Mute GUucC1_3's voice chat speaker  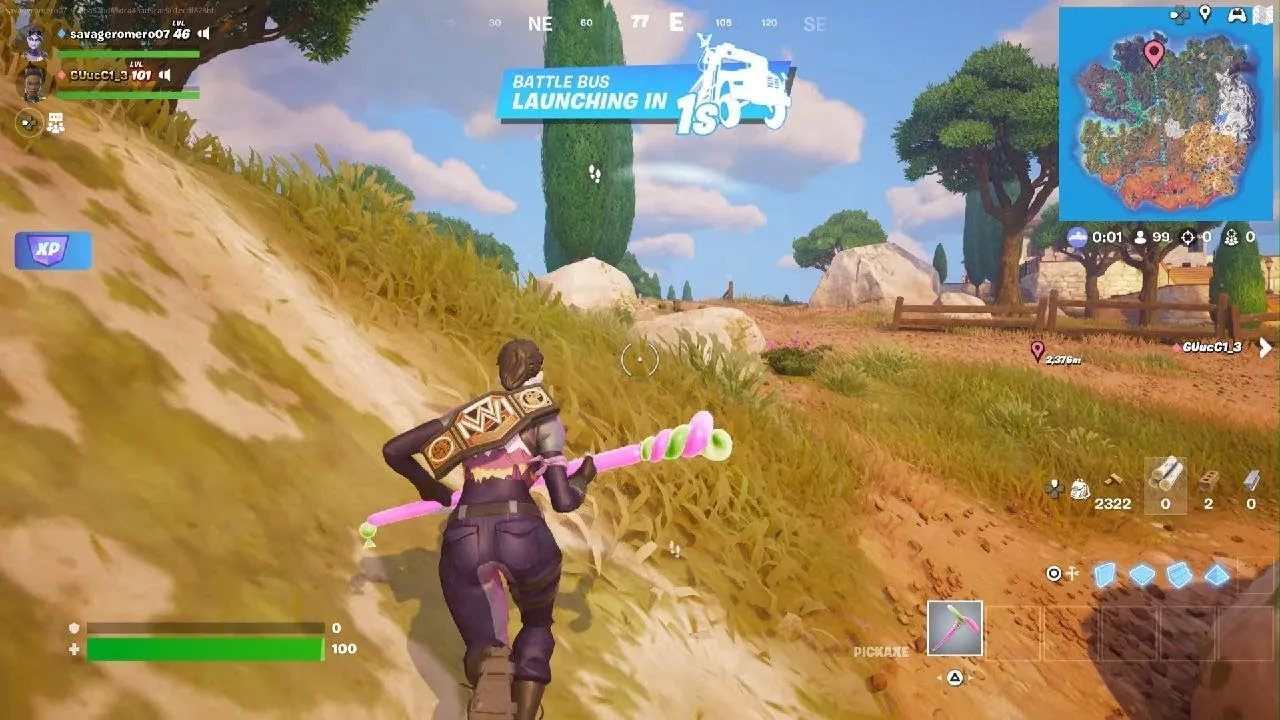(x=164, y=75)
